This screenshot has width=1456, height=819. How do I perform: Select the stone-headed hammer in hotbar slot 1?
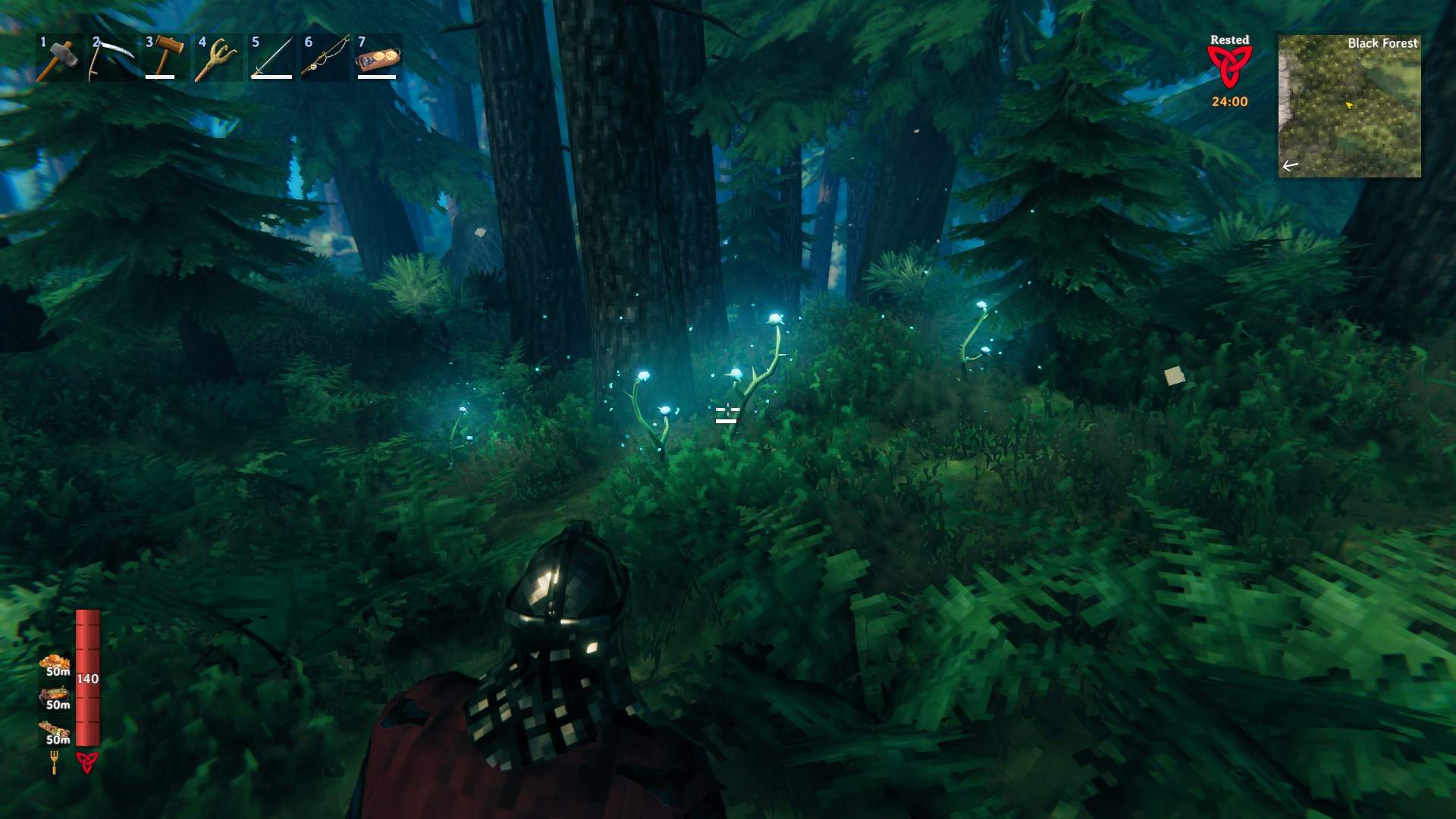coord(59,57)
